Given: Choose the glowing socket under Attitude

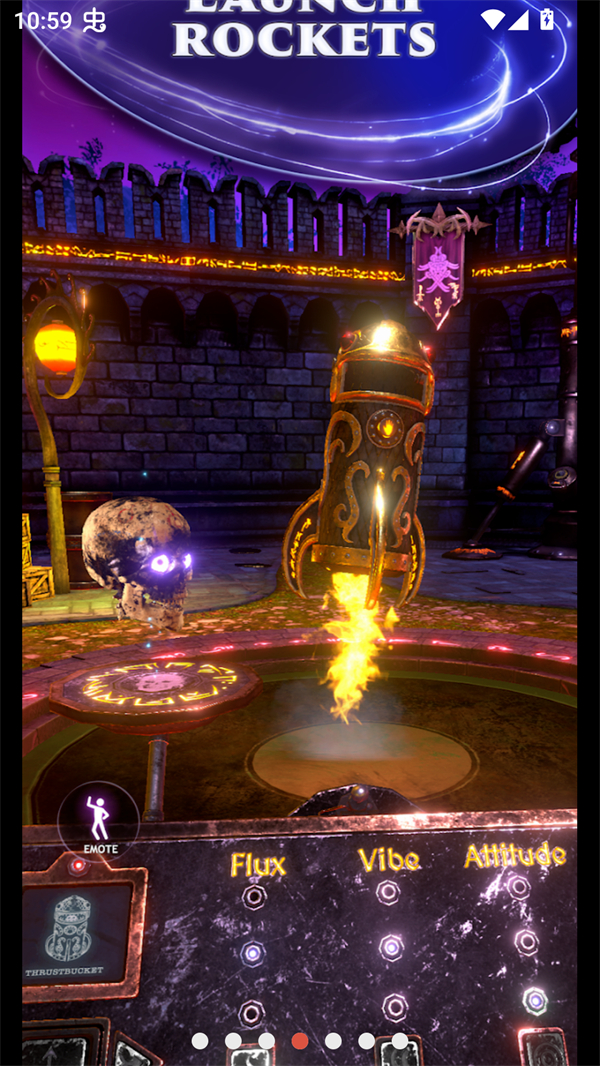Looking at the screenshot, I should pos(535,1000).
